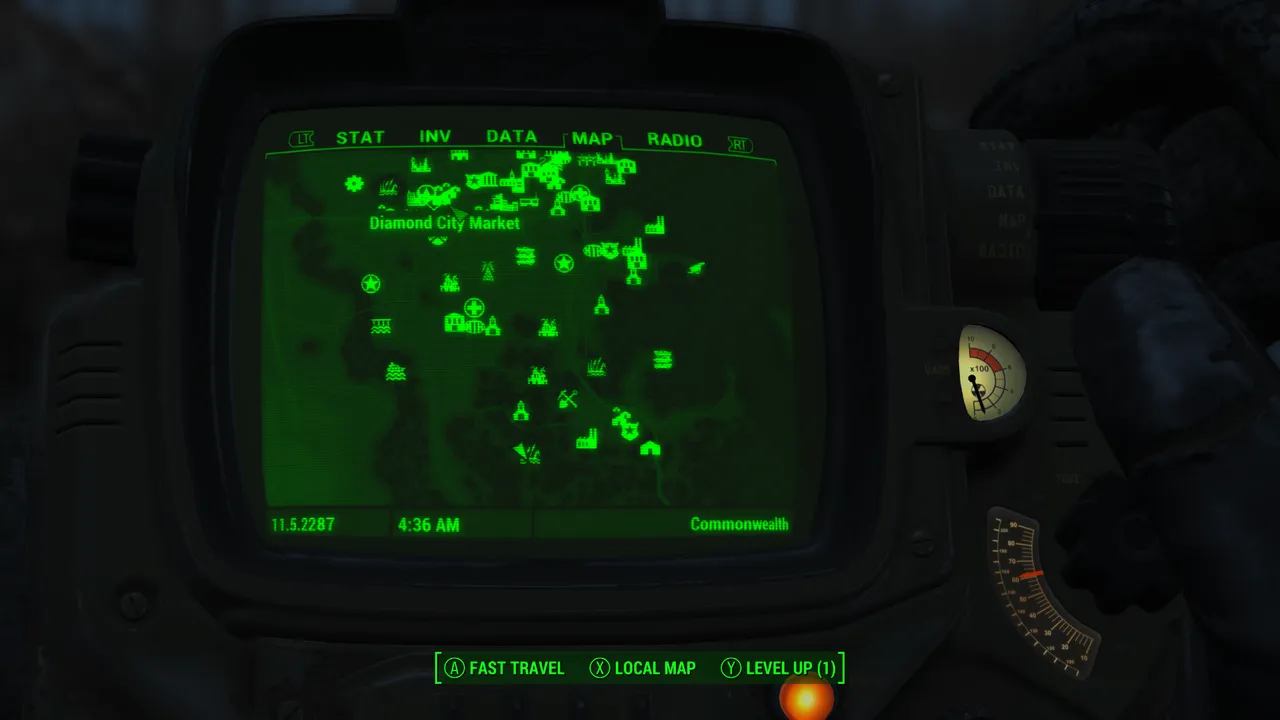
Task: Choose the bridge over water marker
Action: click(x=381, y=326)
